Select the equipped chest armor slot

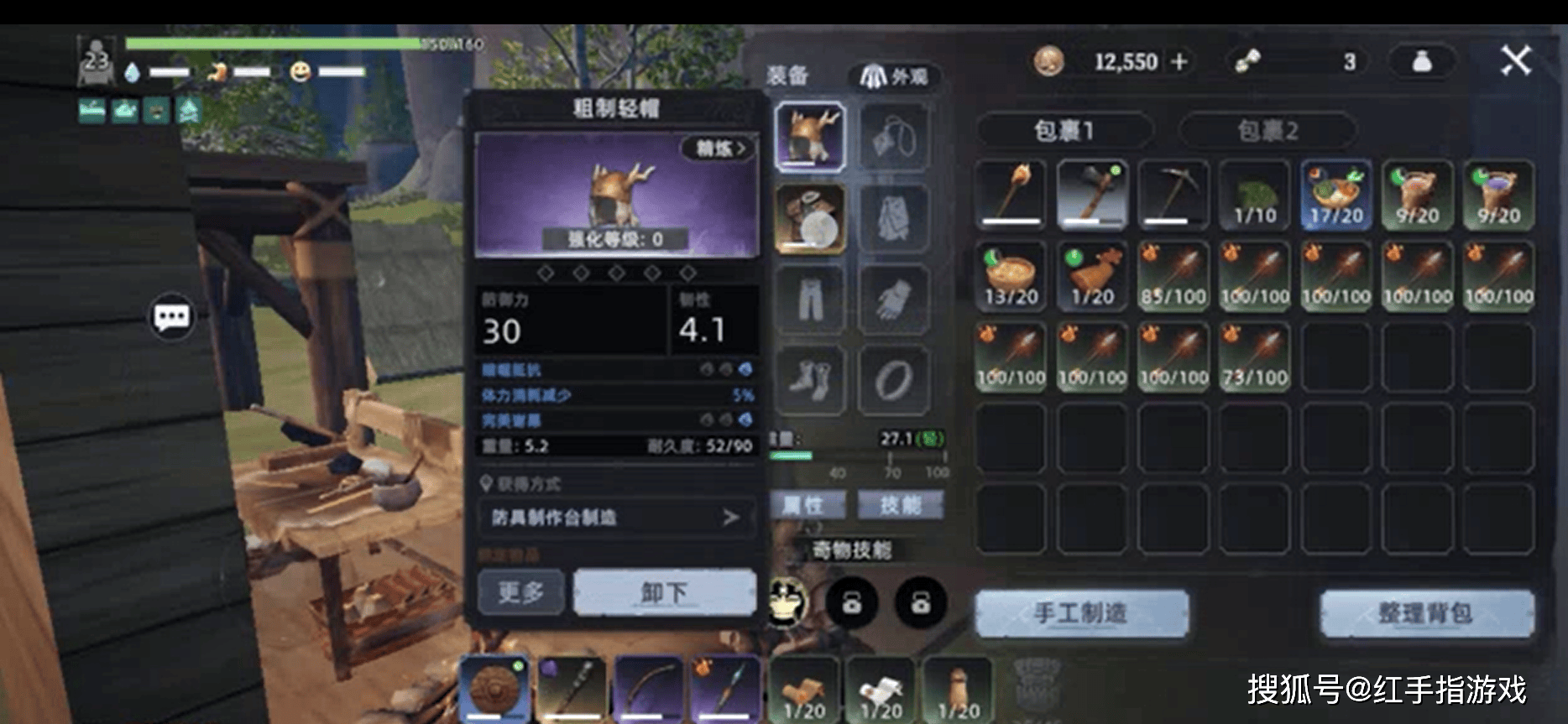tap(810, 218)
